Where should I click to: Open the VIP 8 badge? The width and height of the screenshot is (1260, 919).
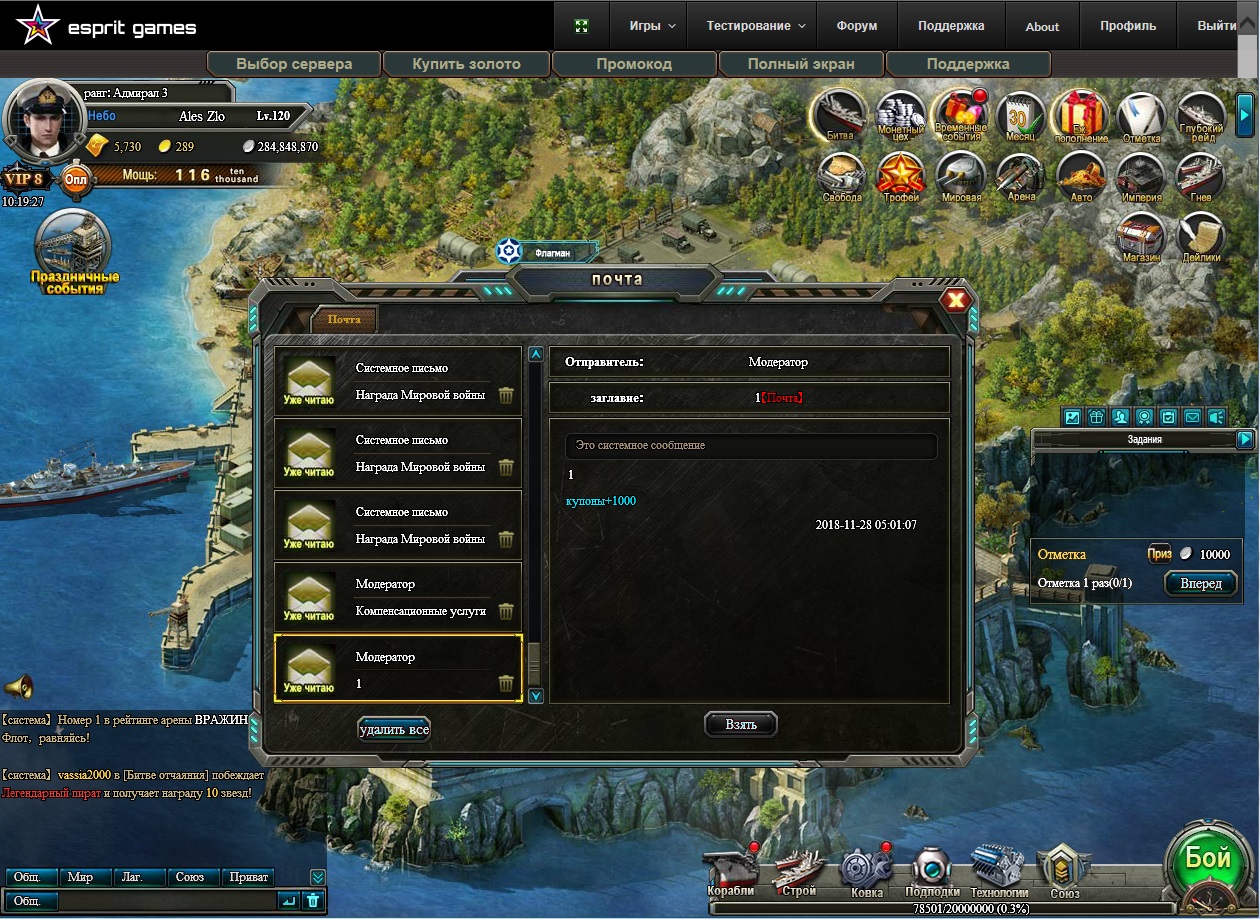tap(24, 180)
